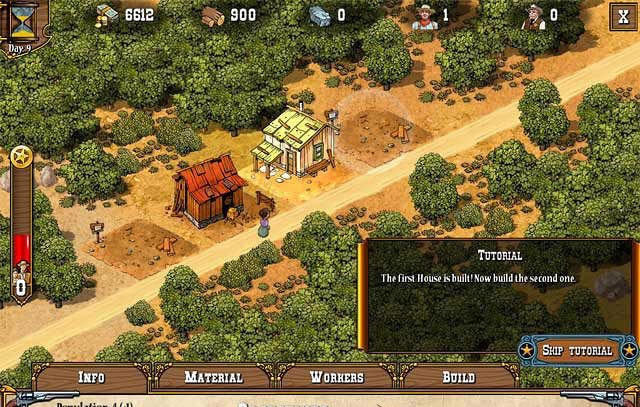Open the Workers menu
The image size is (640, 407).
tap(336, 377)
